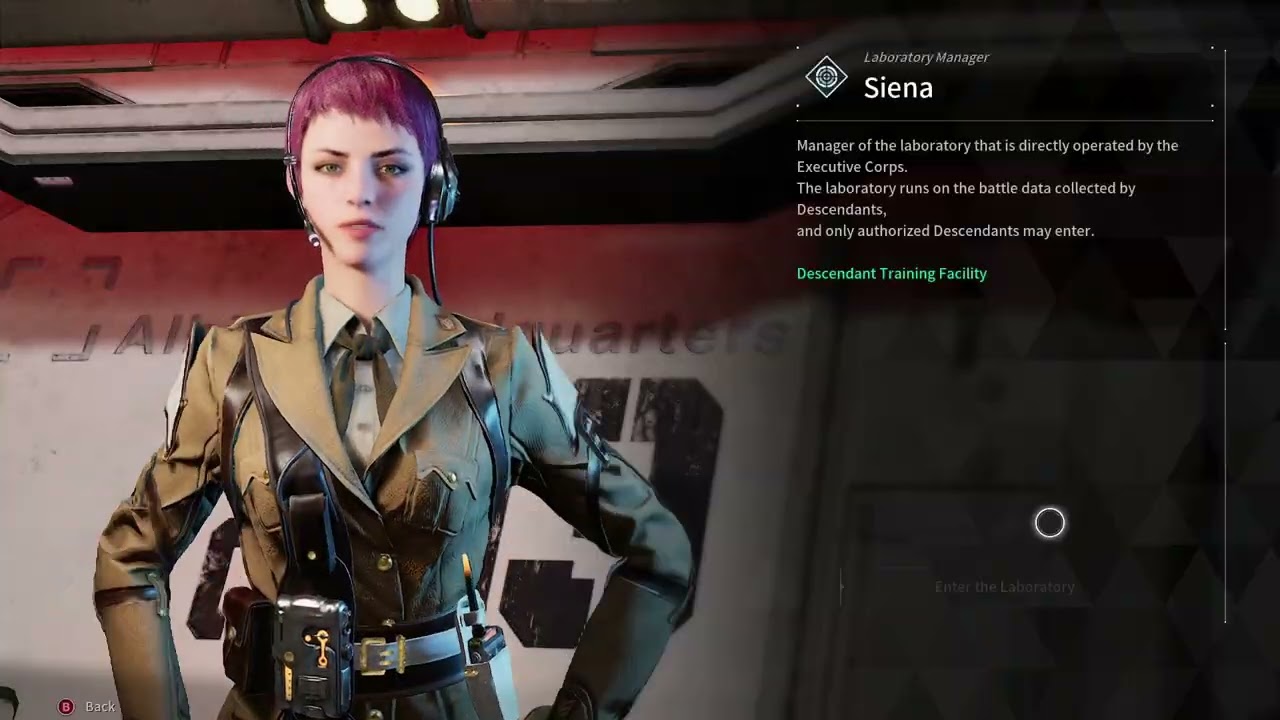The height and width of the screenshot is (720, 1280).
Task: Click the Back label to leave Siena
Action: pyautogui.click(x=99, y=706)
